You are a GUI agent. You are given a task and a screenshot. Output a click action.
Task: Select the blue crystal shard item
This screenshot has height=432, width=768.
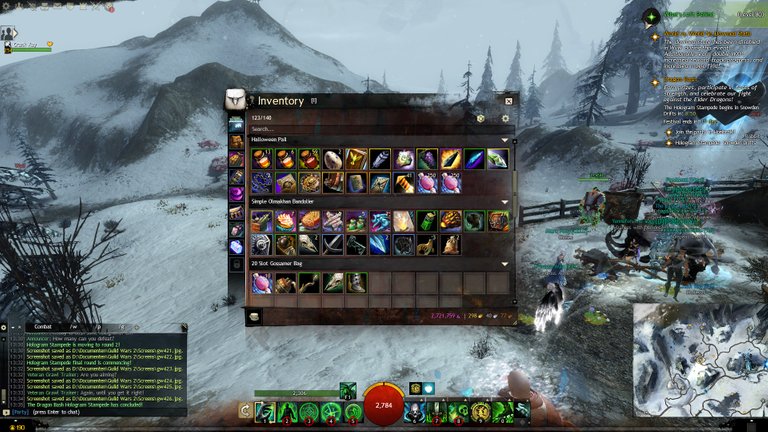[380, 245]
